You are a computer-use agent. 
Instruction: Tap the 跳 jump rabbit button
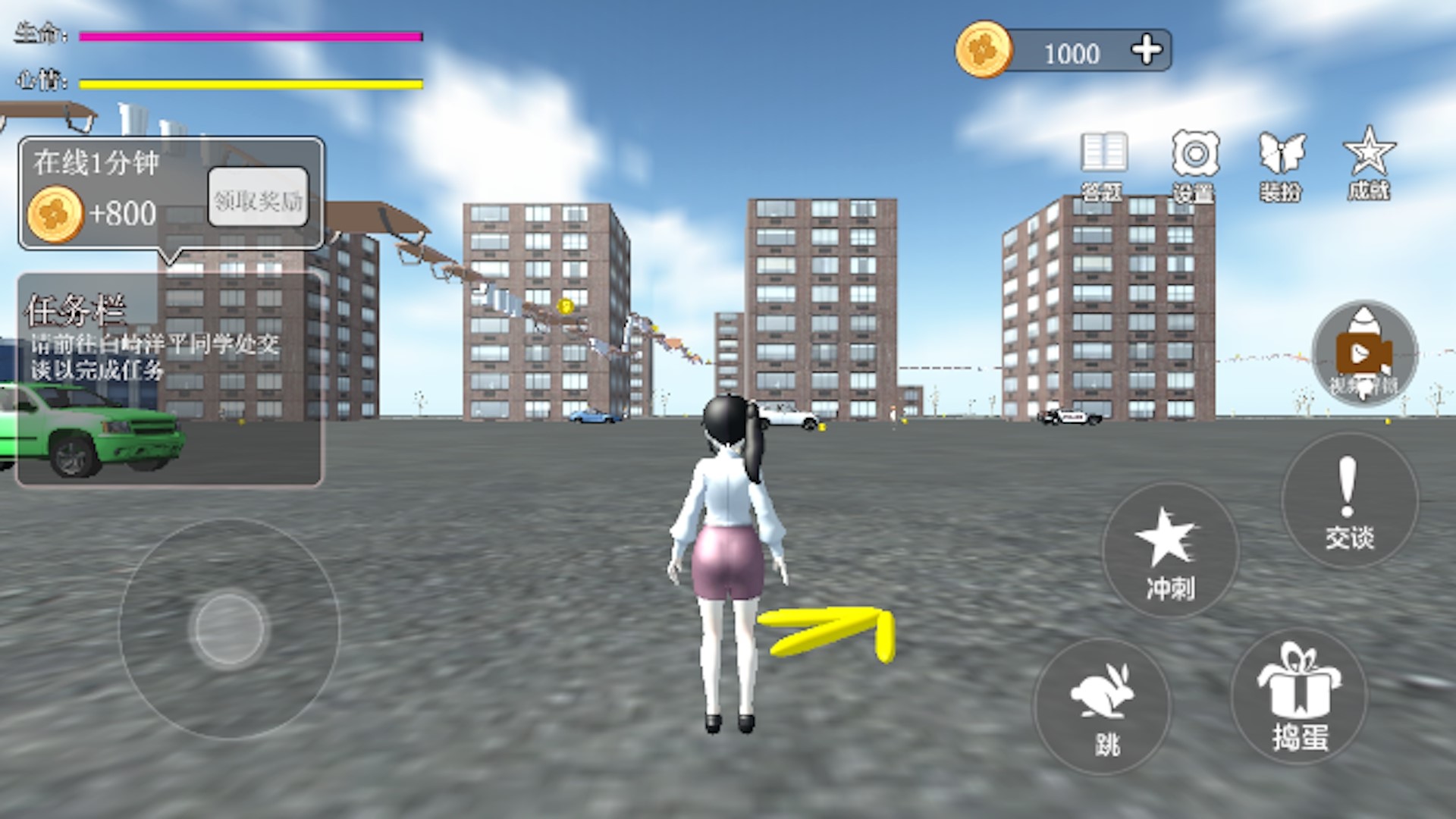[x=1103, y=707]
